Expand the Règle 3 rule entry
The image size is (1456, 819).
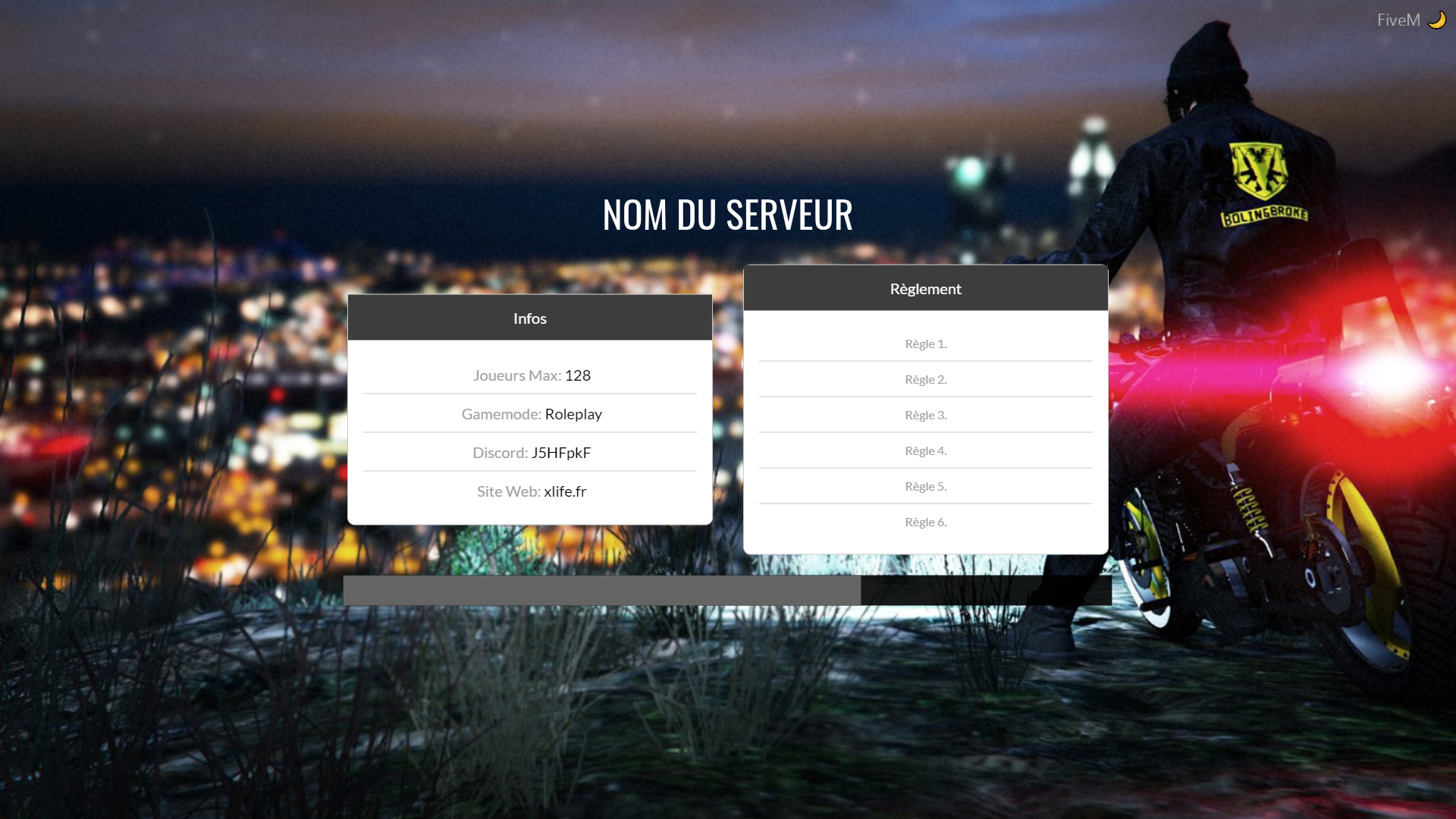point(926,415)
